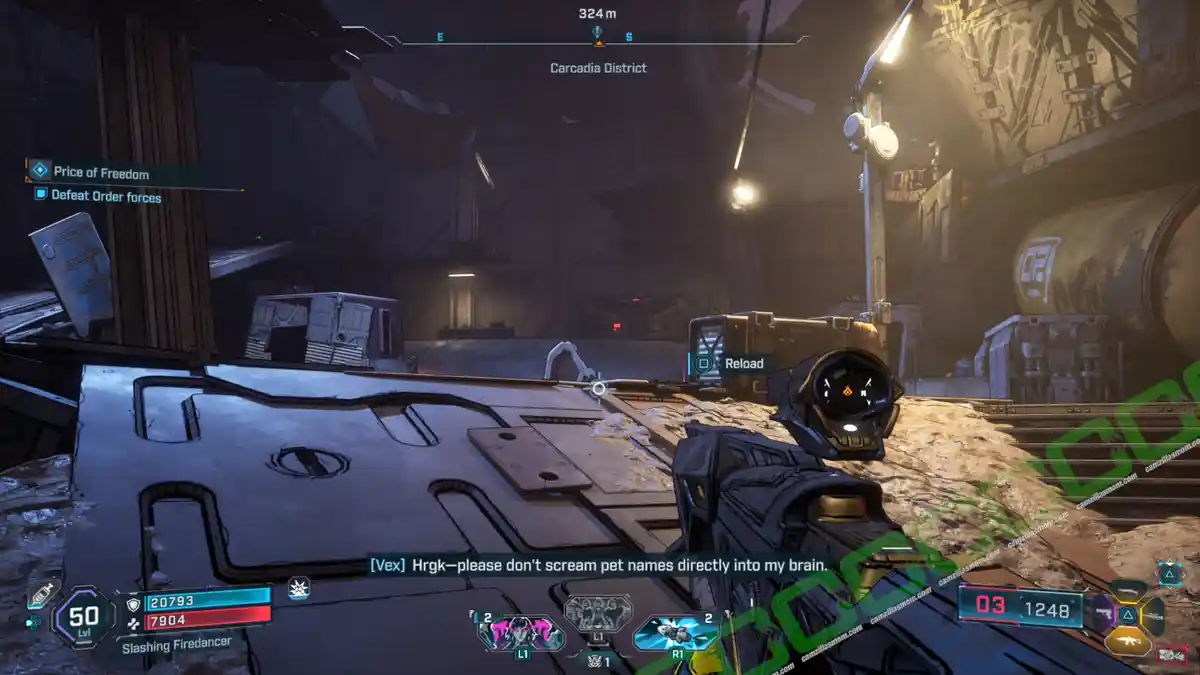Select the pink action skill icon
The height and width of the screenshot is (675, 1200).
point(520,632)
